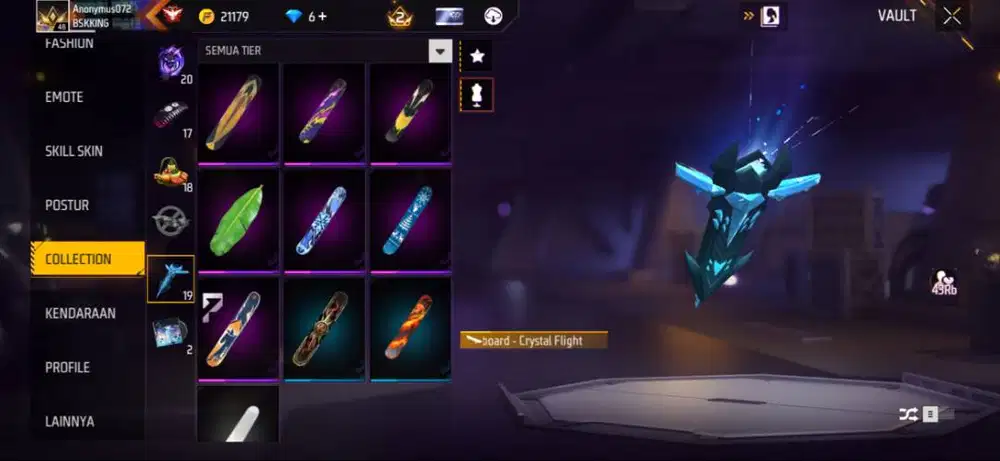Select the yellow and black surfboard skin
Image resolution: width=1000 pixels, height=461 pixels.
410,112
